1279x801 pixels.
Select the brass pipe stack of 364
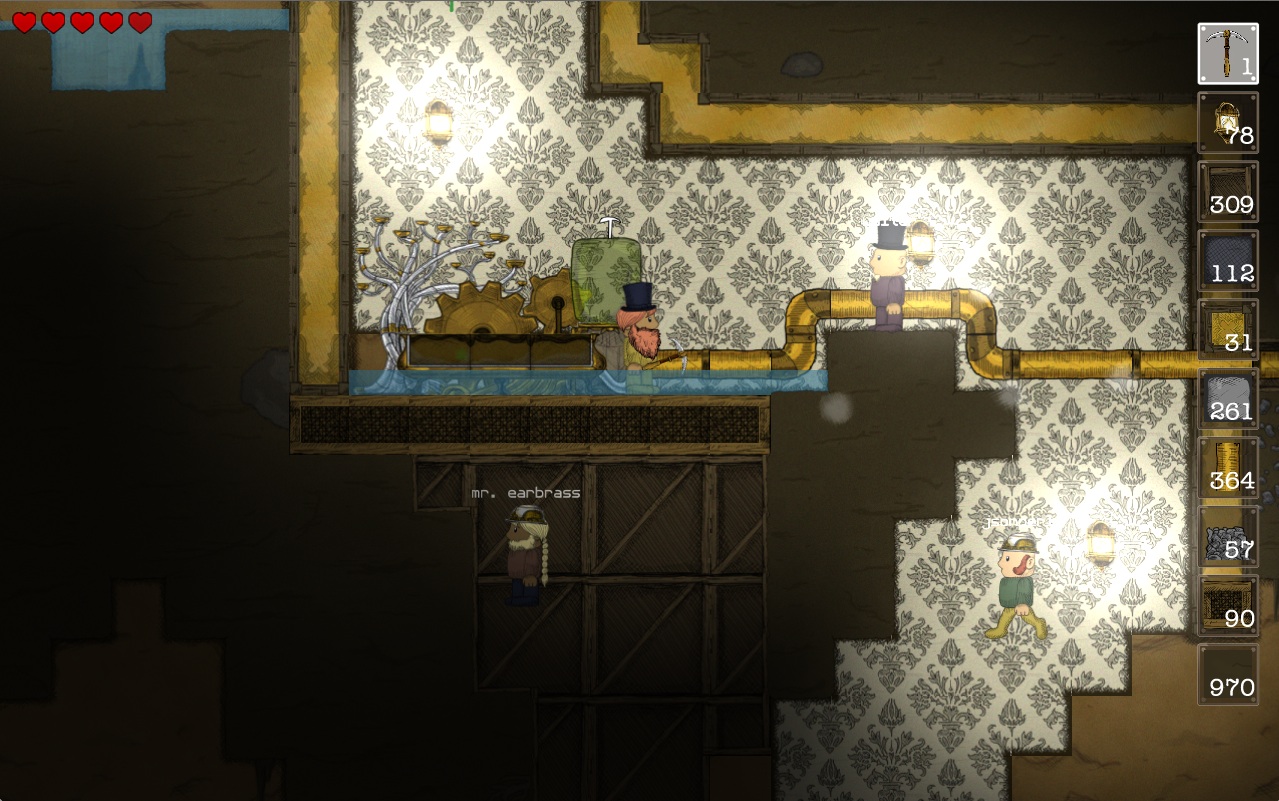(x=1228, y=468)
